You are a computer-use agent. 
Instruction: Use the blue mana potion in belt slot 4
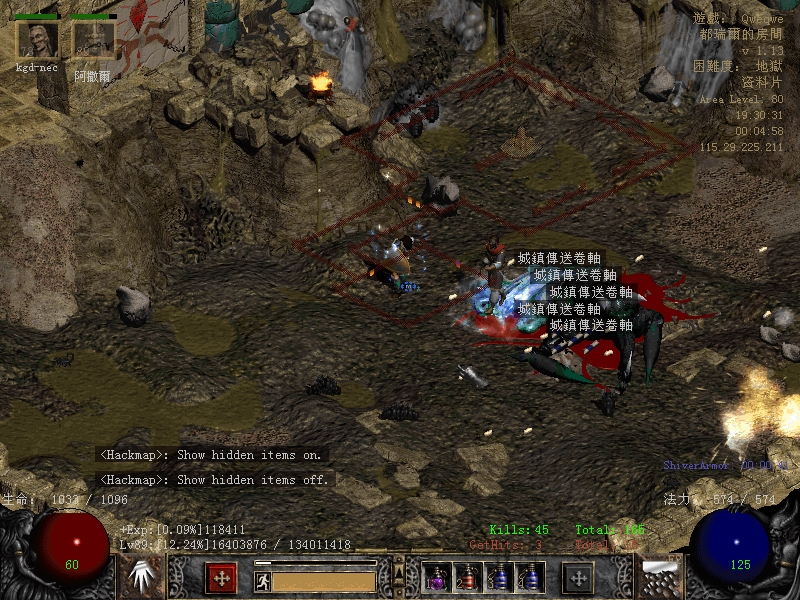528,578
